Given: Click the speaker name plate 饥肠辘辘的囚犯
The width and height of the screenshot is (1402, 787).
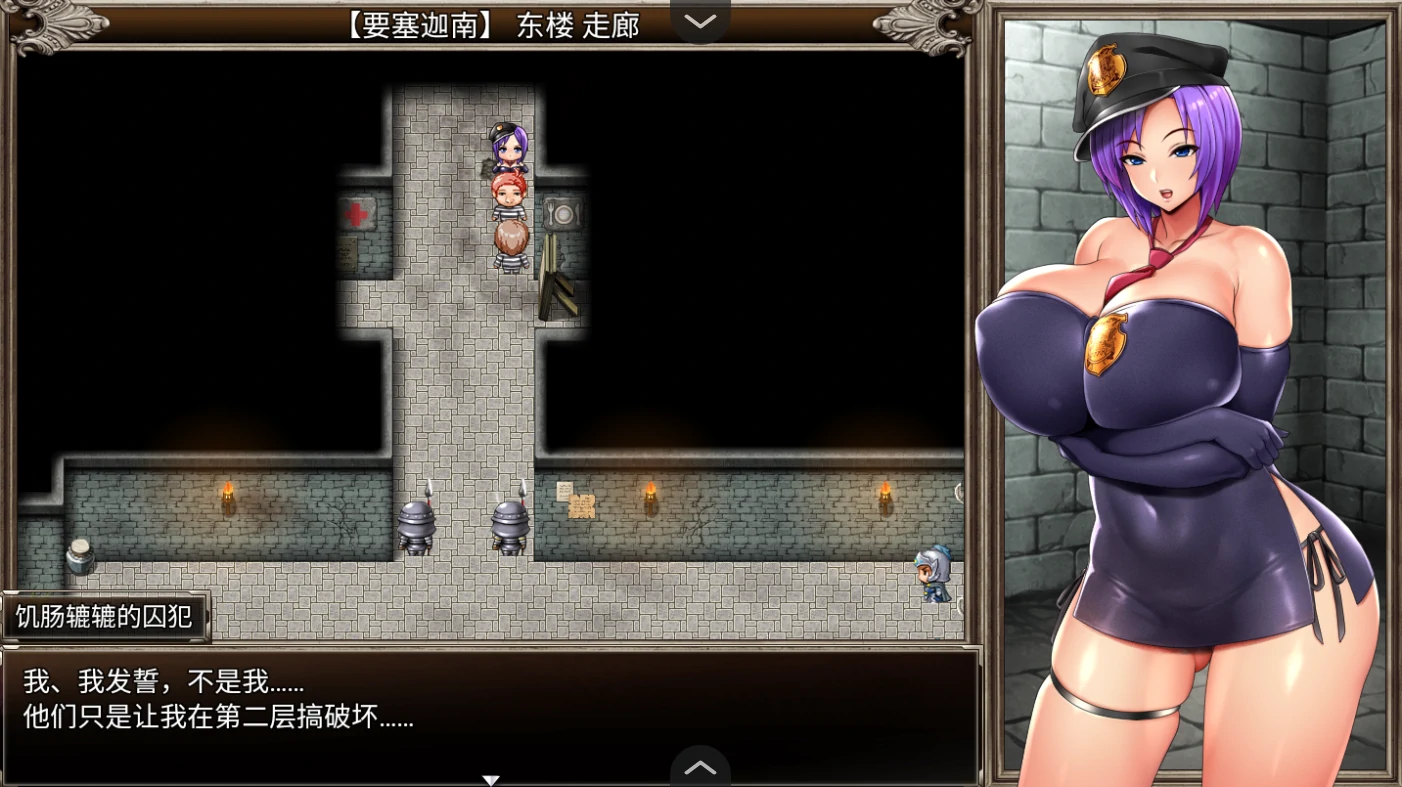Looking at the screenshot, I should (x=104, y=616).
